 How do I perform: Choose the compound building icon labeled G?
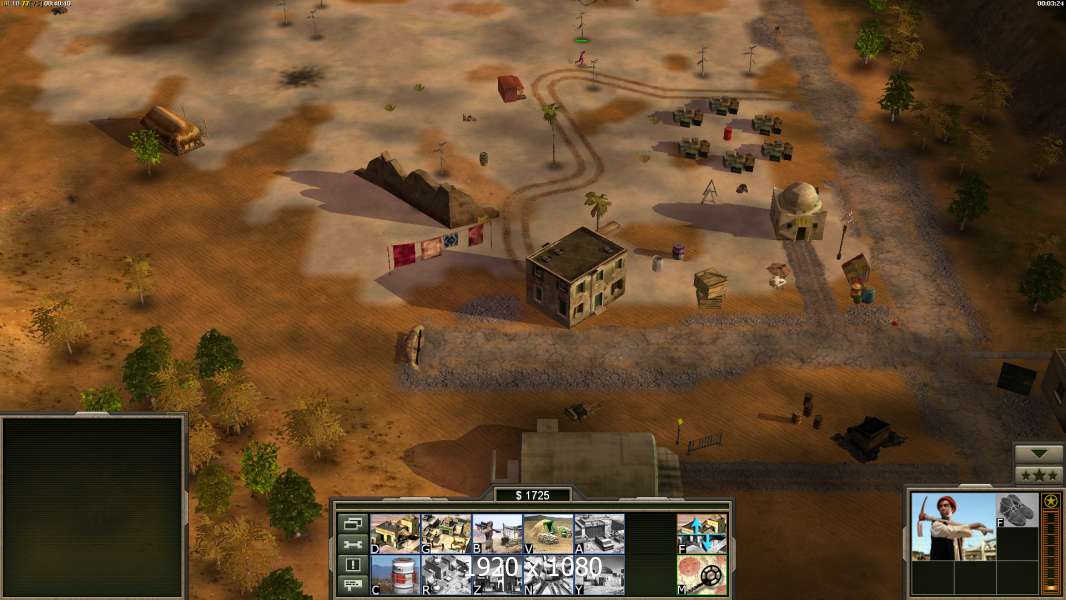click(x=446, y=534)
